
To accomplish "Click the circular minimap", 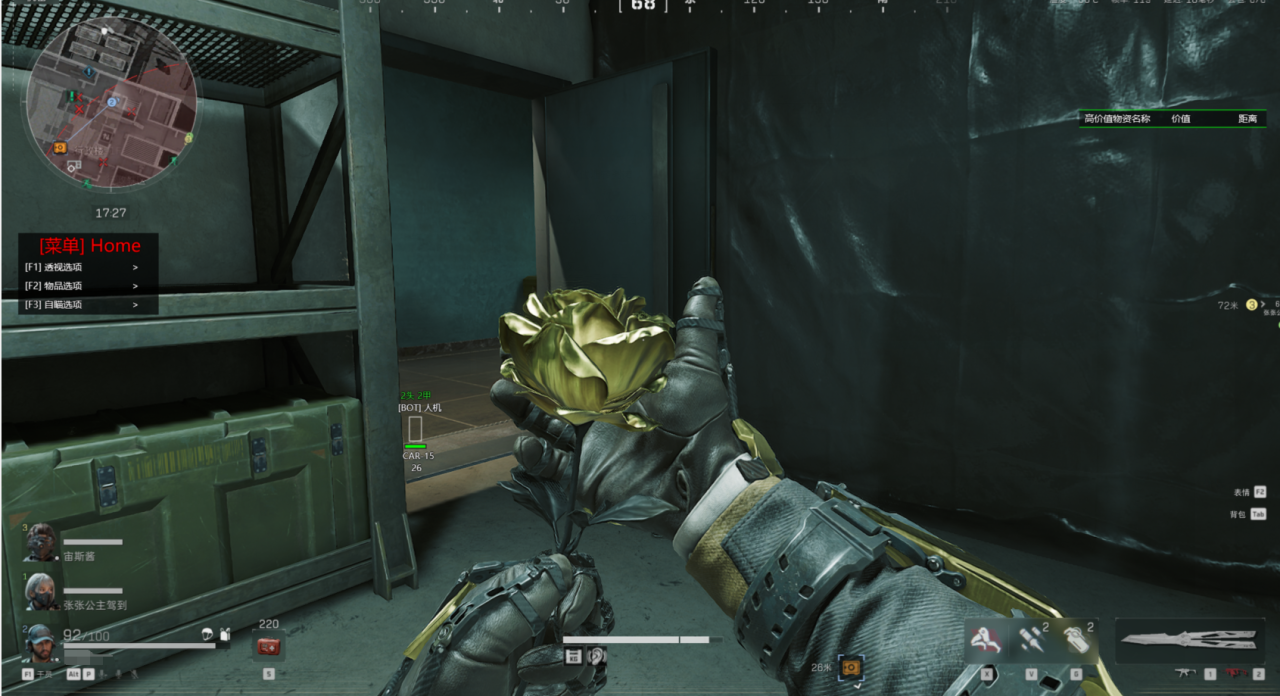I will coord(110,103).
